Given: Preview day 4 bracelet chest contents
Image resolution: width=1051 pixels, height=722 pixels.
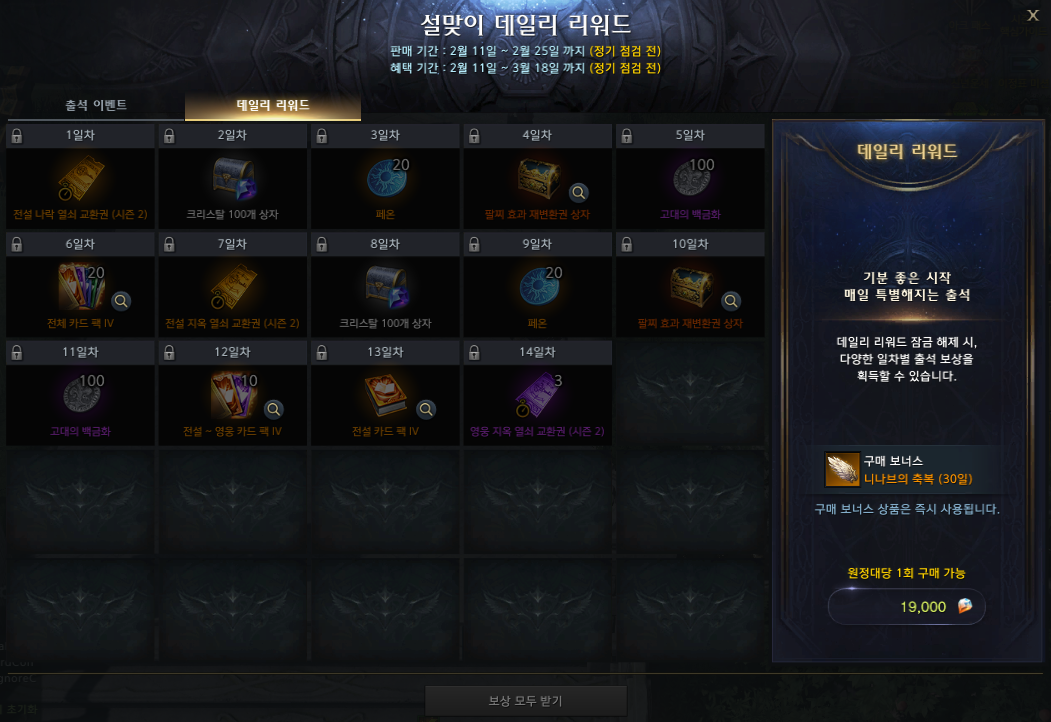Looking at the screenshot, I should tap(579, 192).
